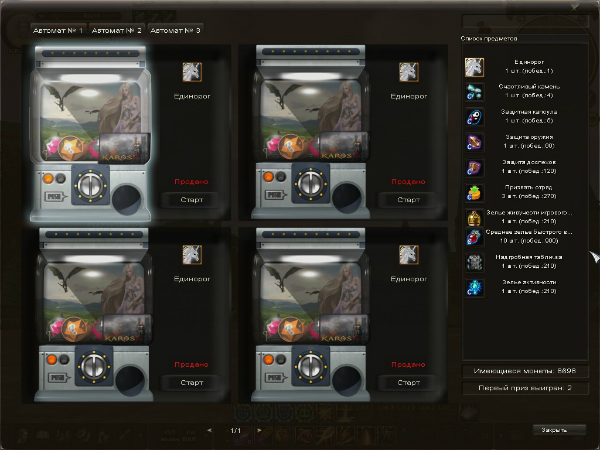Image resolution: width=600 pixels, height=450 pixels.
Task: Choose the Зелье активности prize row
Action: click(x=531, y=287)
